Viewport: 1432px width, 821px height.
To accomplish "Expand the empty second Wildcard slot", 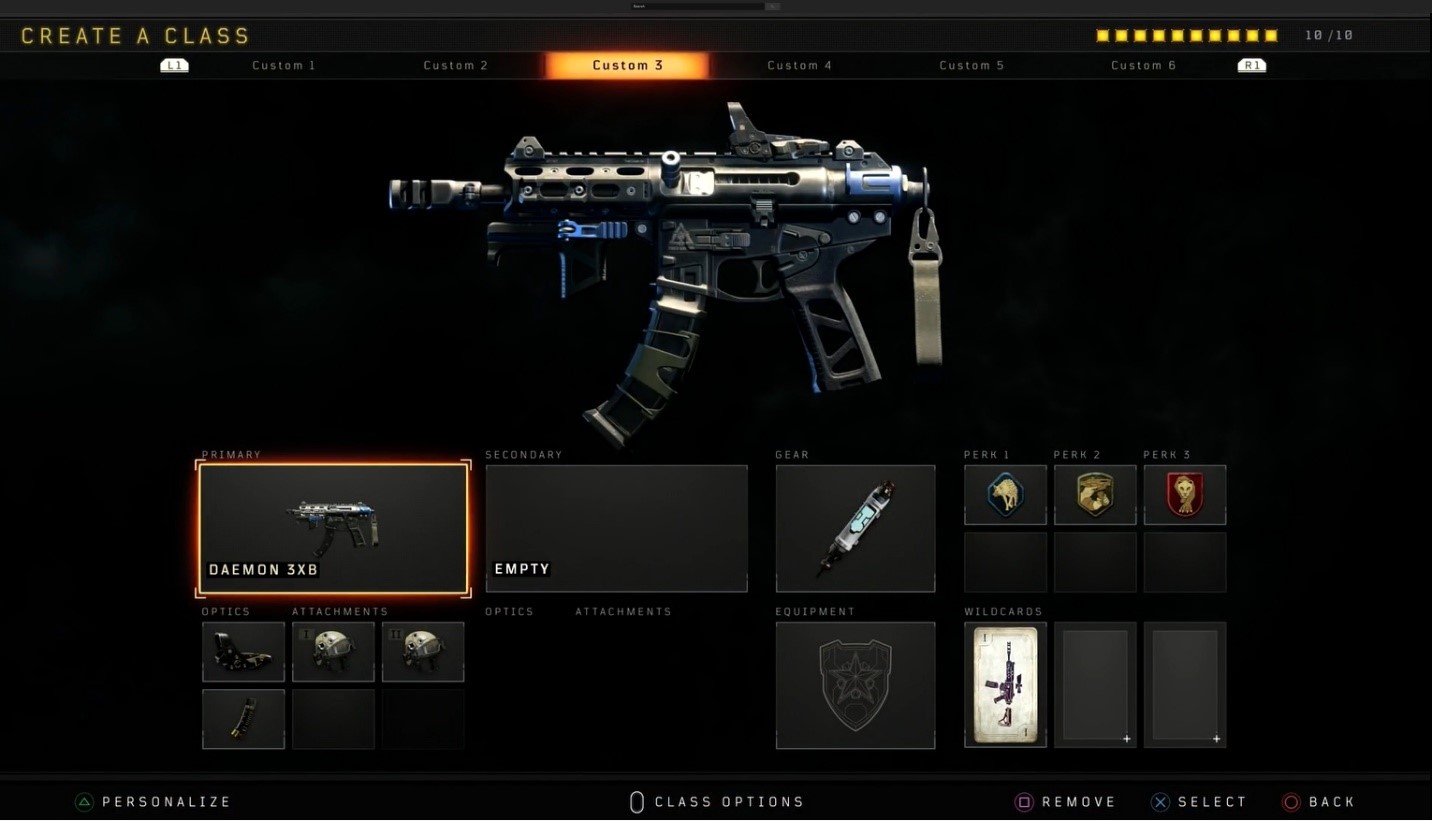I will tap(1095, 684).
